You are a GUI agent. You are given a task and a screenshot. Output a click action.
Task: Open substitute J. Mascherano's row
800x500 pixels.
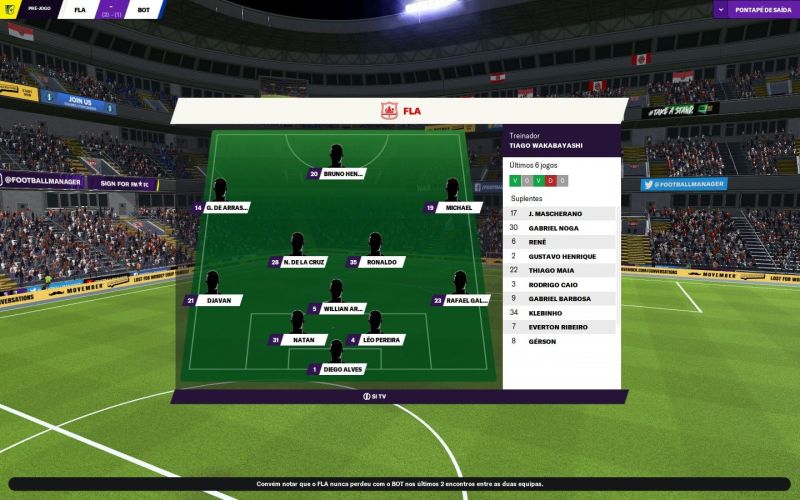click(x=561, y=213)
